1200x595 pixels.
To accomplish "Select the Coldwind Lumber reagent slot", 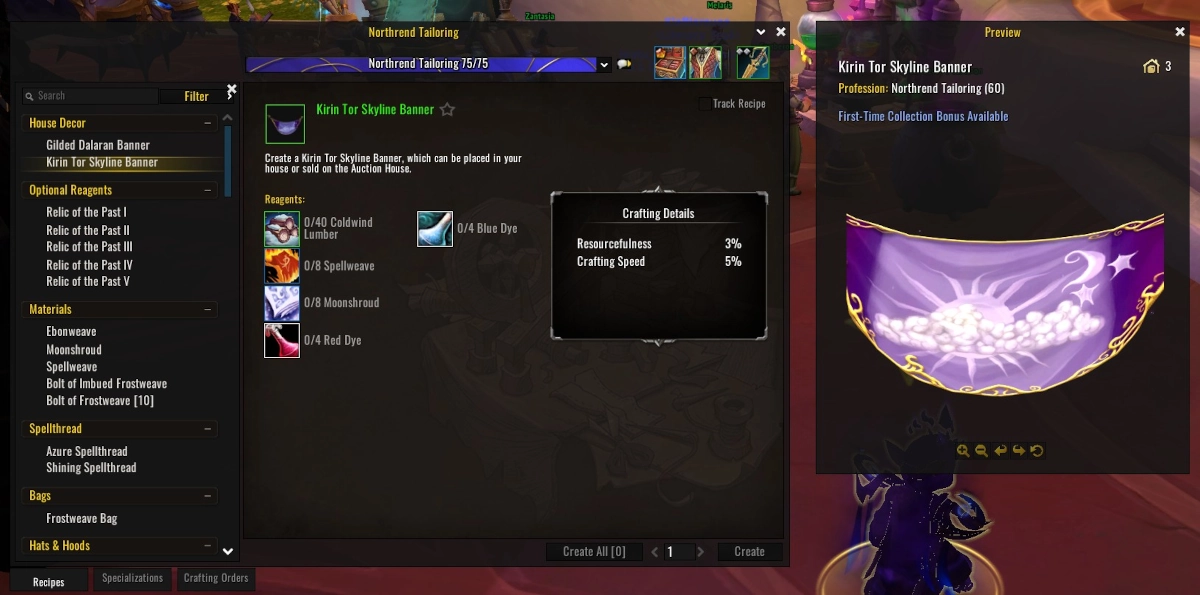I will click(282, 229).
